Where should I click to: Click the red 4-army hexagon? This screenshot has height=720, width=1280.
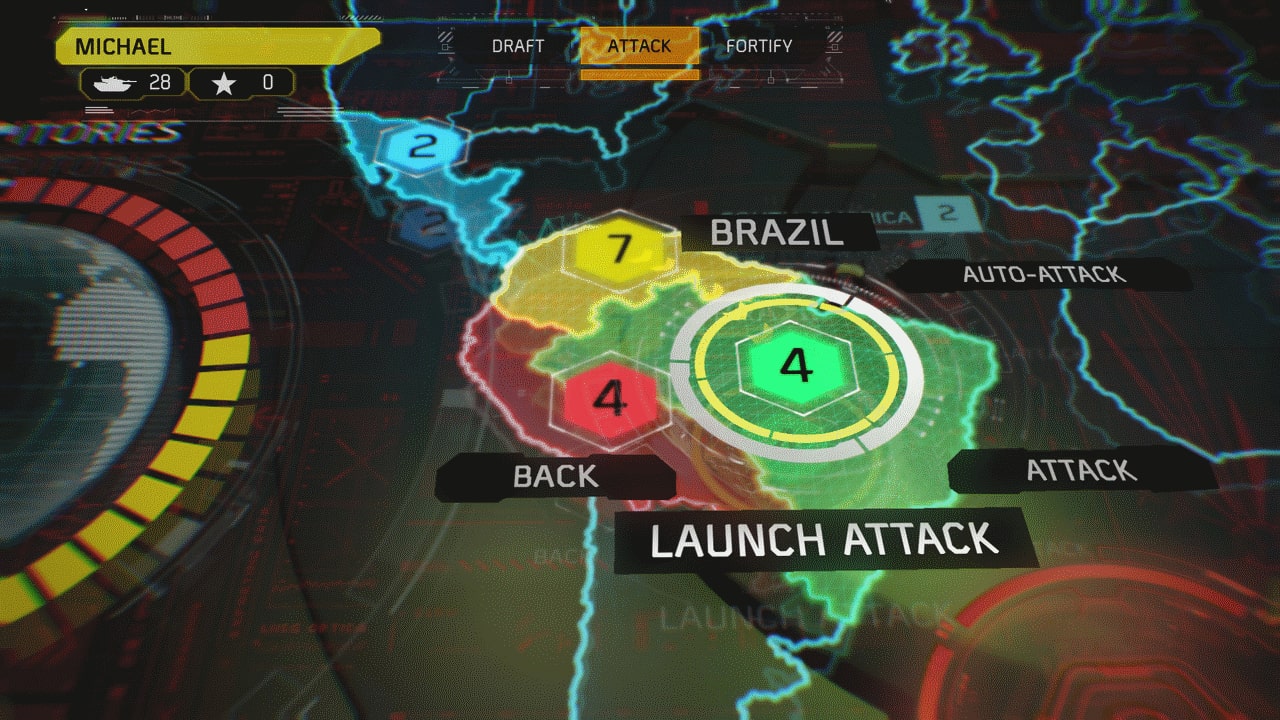(611, 399)
